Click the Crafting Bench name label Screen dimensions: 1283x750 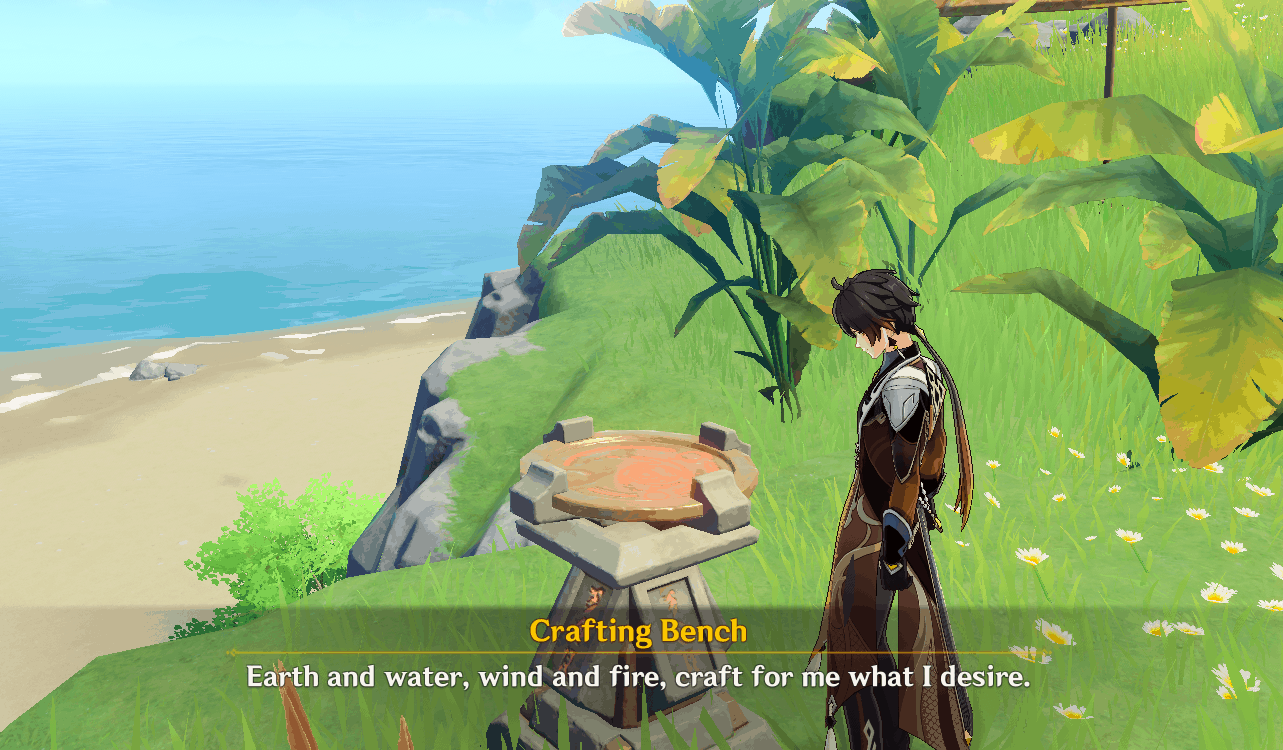(x=637, y=632)
